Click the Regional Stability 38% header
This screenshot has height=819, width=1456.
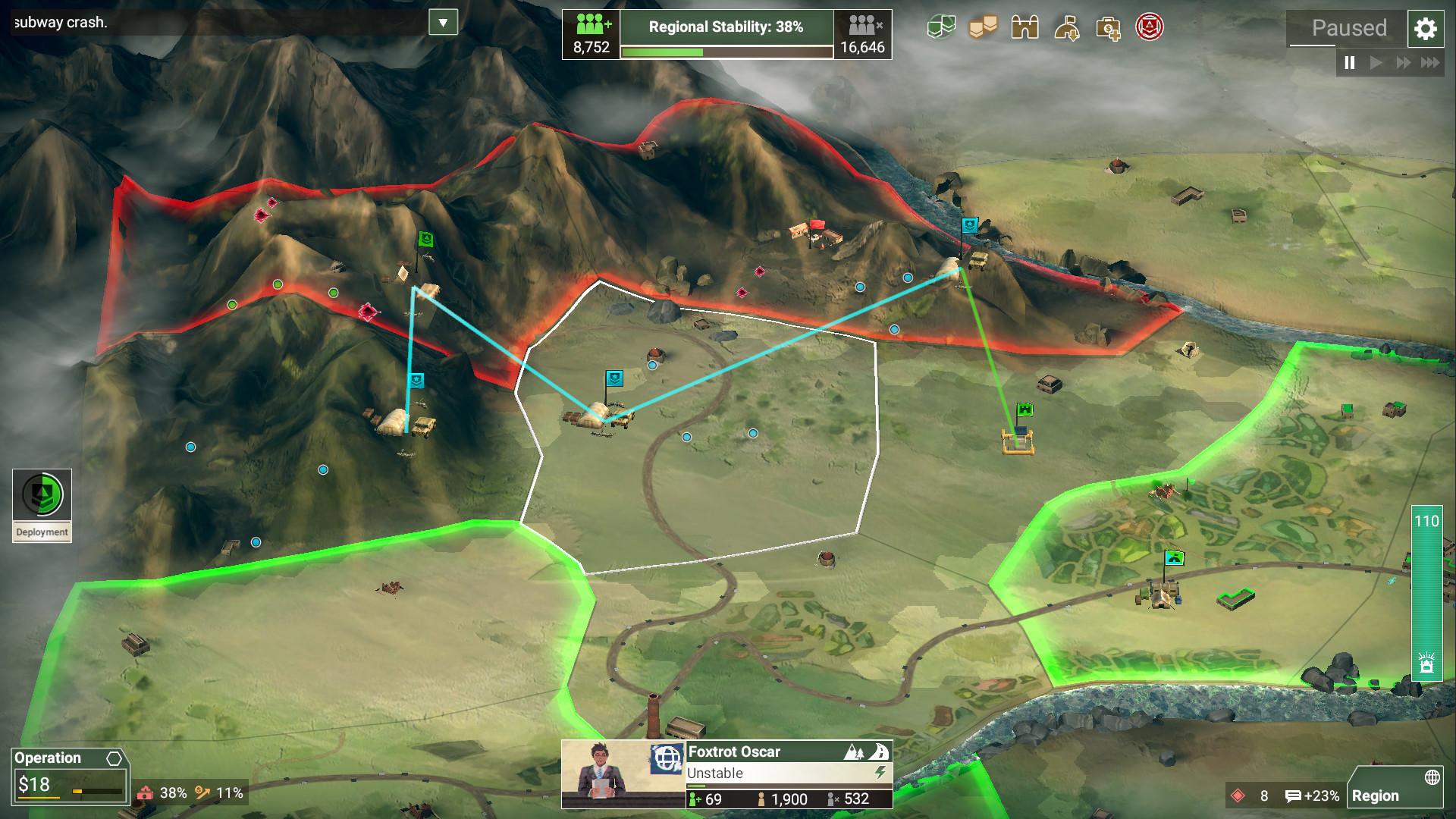point(725,25)
